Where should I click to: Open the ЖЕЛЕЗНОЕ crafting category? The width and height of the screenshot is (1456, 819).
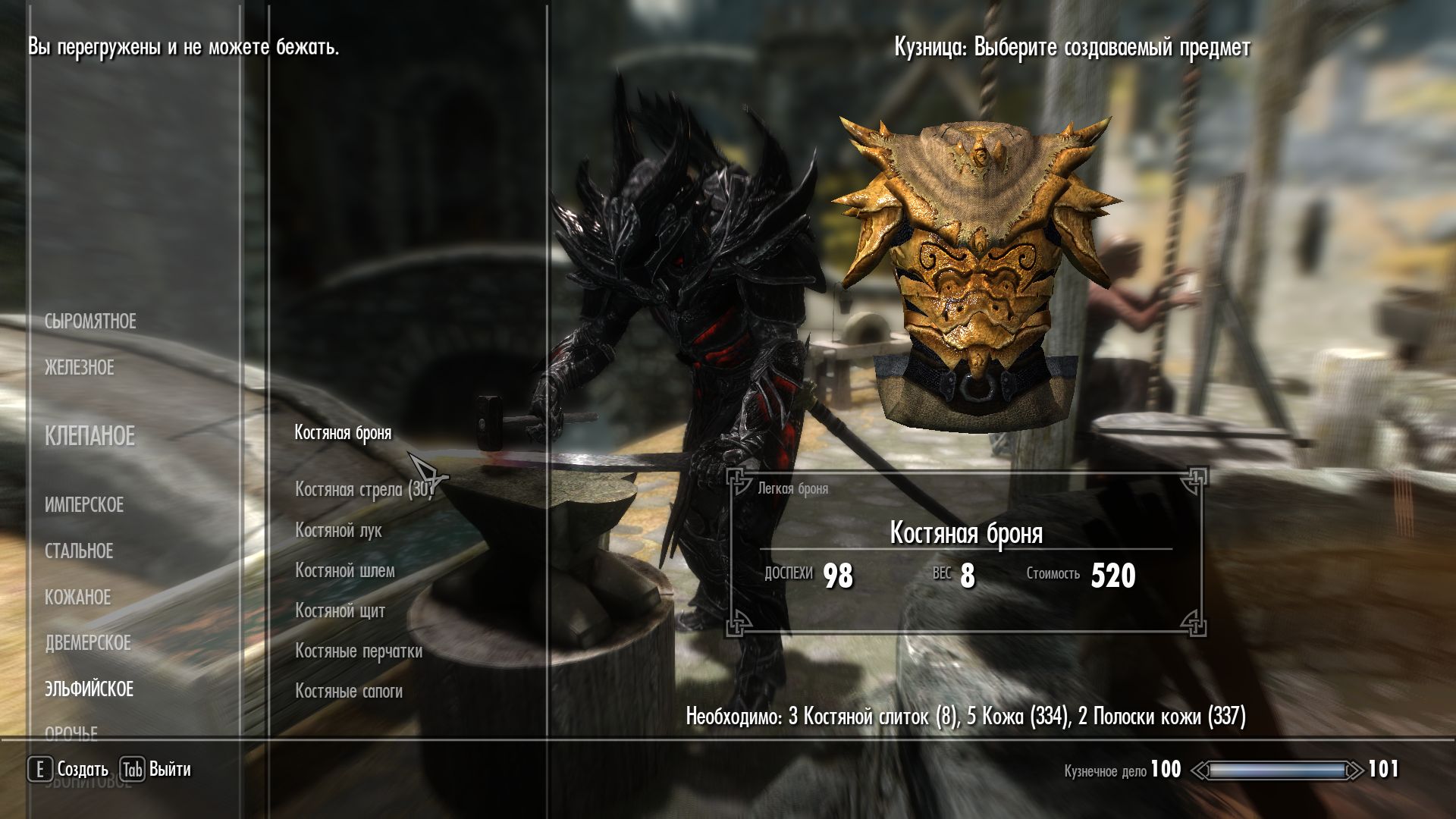[80, 368]
